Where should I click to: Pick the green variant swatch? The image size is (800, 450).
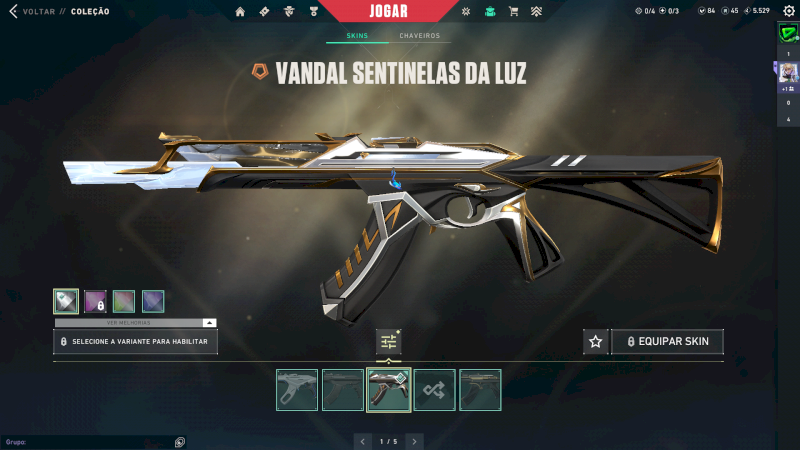124,301
